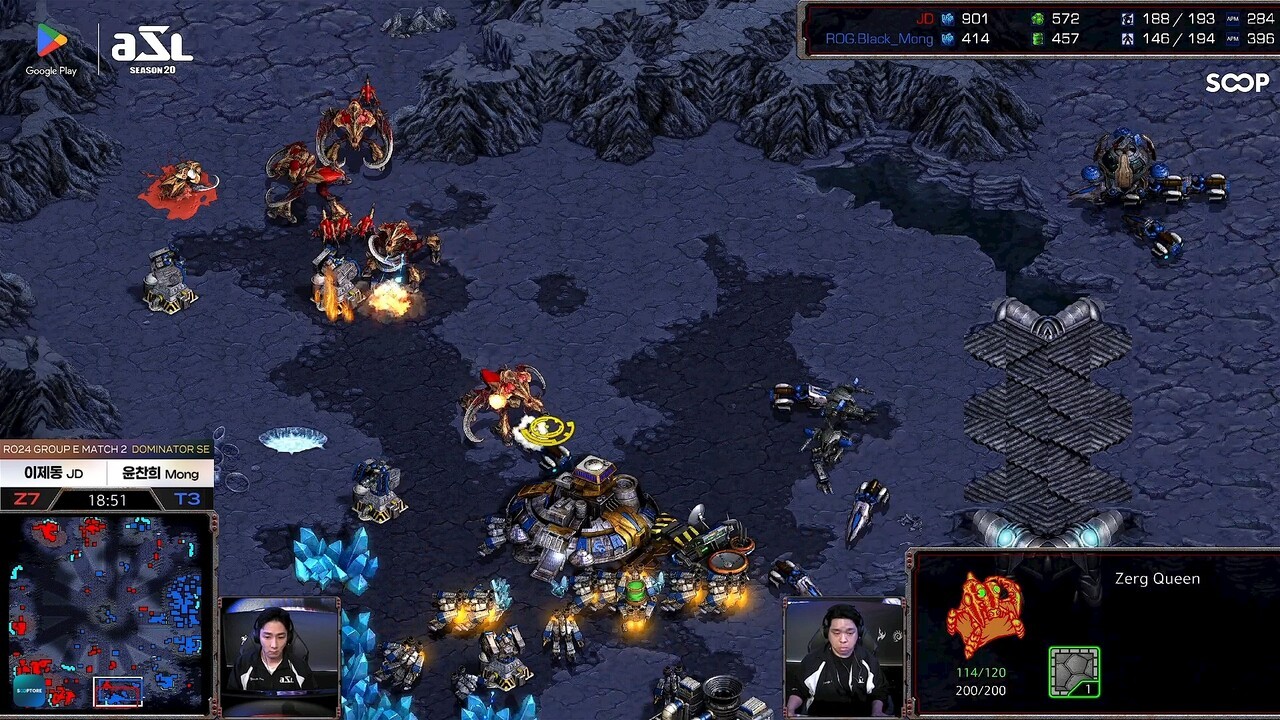The width and height of the screenshot is (1280, 720).
Task: Click the SOOP broadcast logo
Action: (x=1236, y=83)
